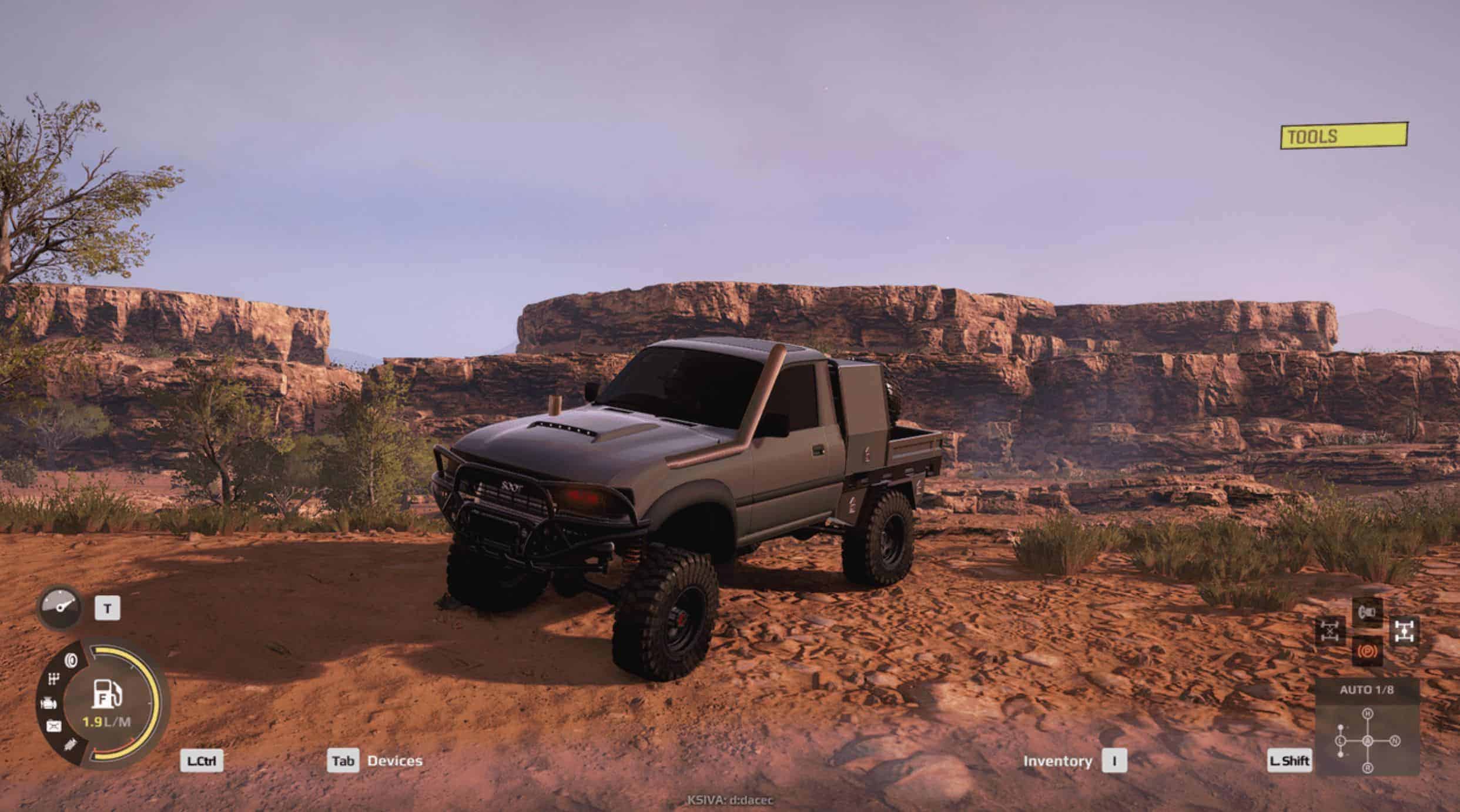This screenshot has height=812, width=1460.
Task: Shift gearbox to Reverse (R)
Action: [x=1368, y=767]
